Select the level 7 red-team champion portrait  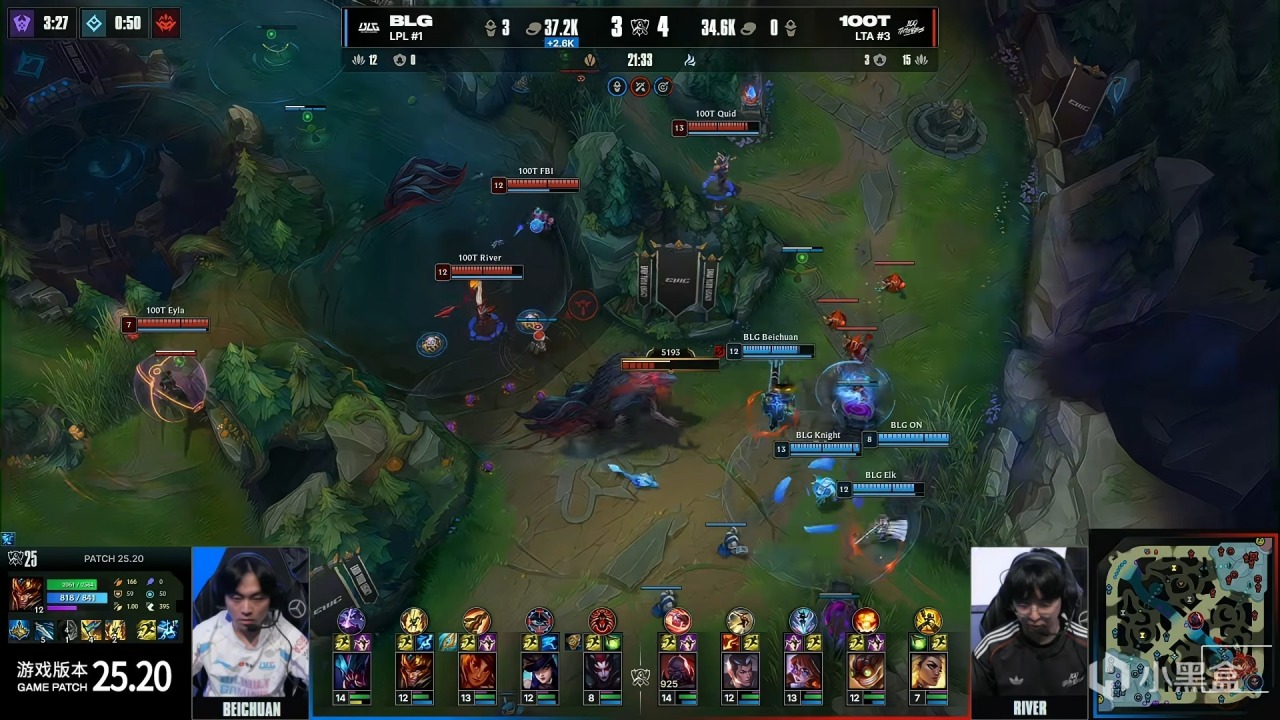[x=928, y=671]
